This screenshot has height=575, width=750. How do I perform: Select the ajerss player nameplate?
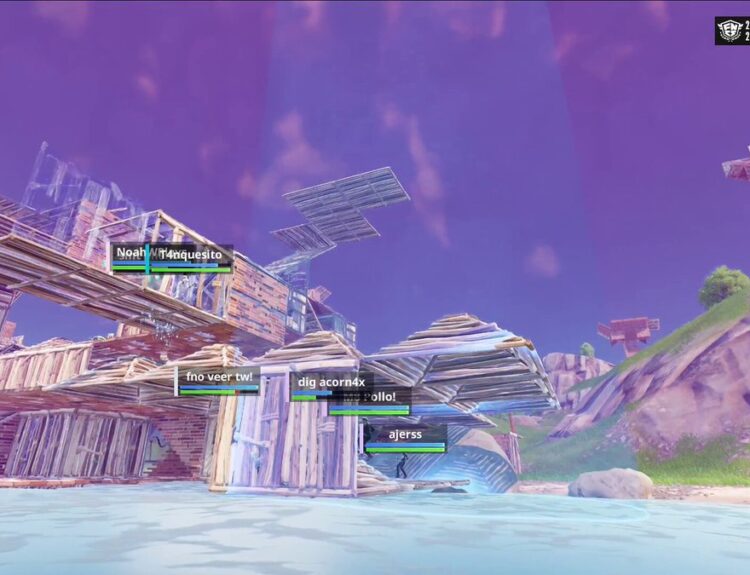(405, 435)
